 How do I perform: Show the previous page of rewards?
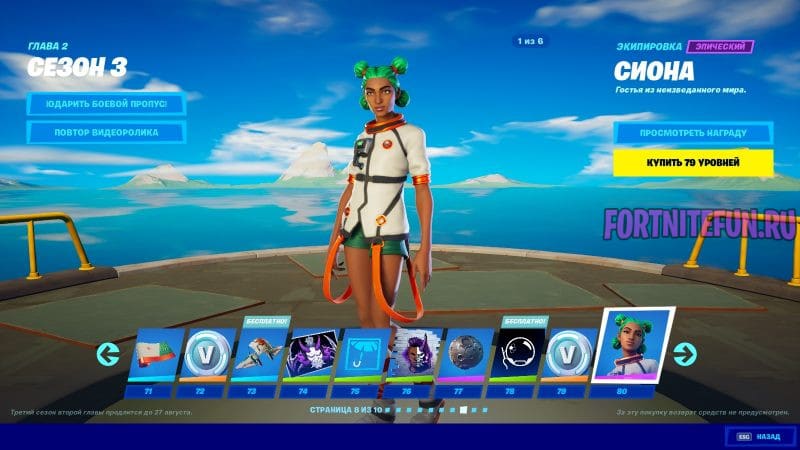pos(108,354)
